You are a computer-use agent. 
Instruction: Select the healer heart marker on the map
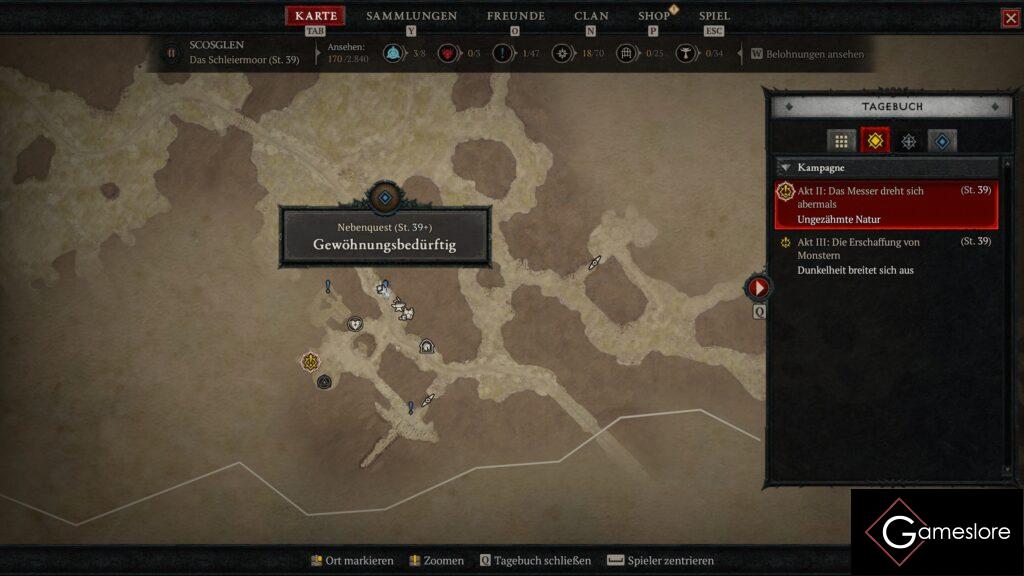point(354,324)
